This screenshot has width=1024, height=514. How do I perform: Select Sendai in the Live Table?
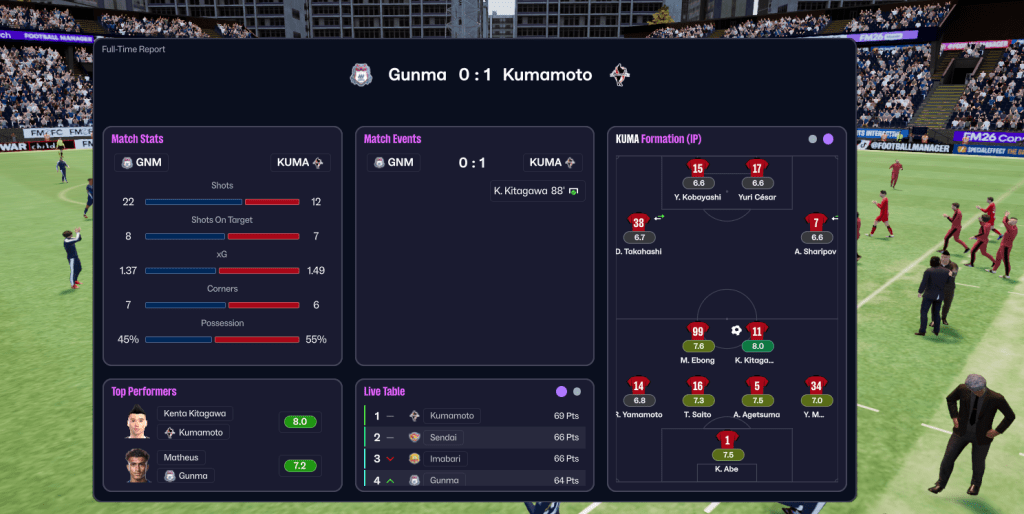click(x=444, y=437)
